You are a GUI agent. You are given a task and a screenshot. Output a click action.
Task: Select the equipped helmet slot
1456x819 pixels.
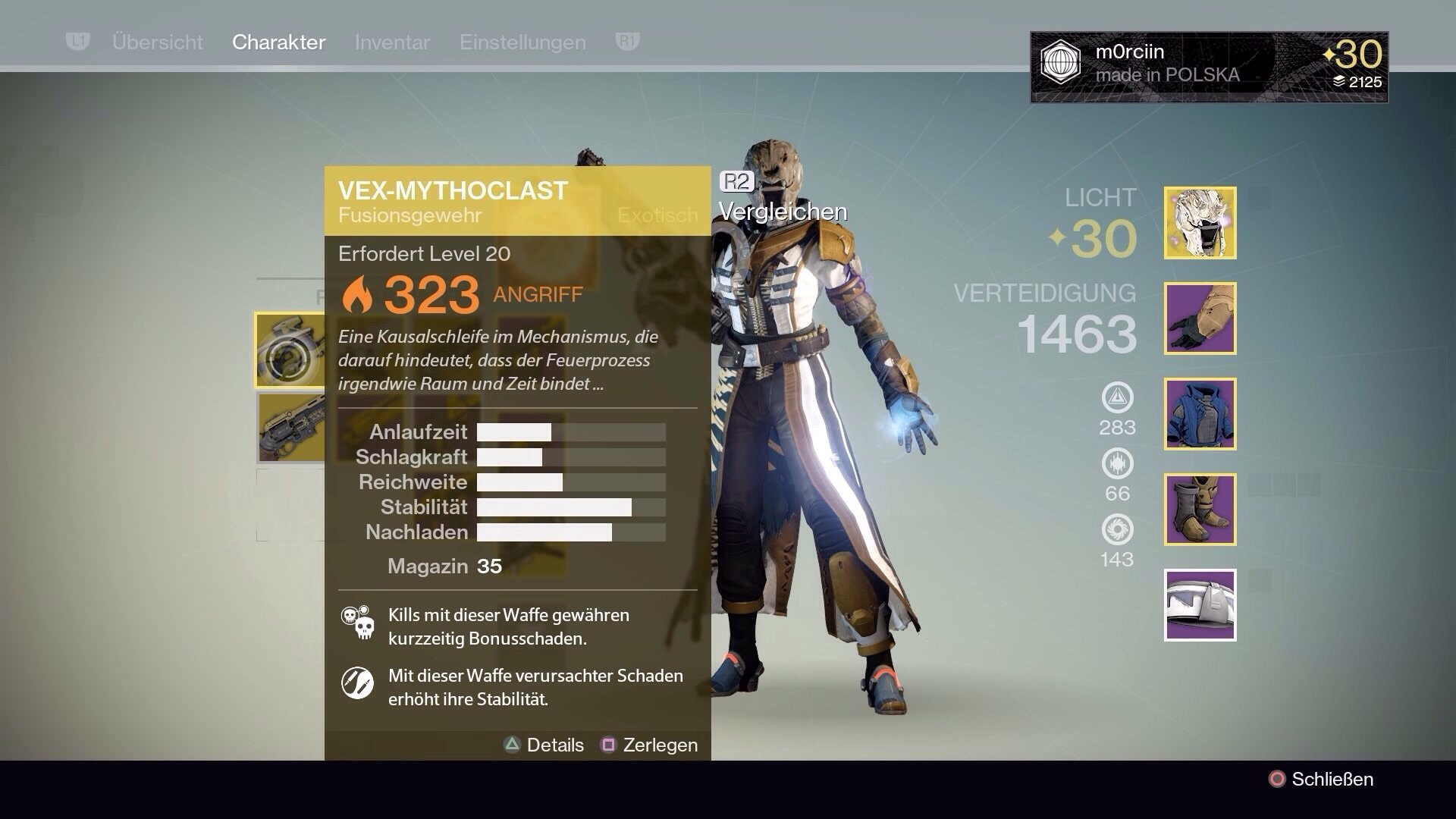(1199, 224)
